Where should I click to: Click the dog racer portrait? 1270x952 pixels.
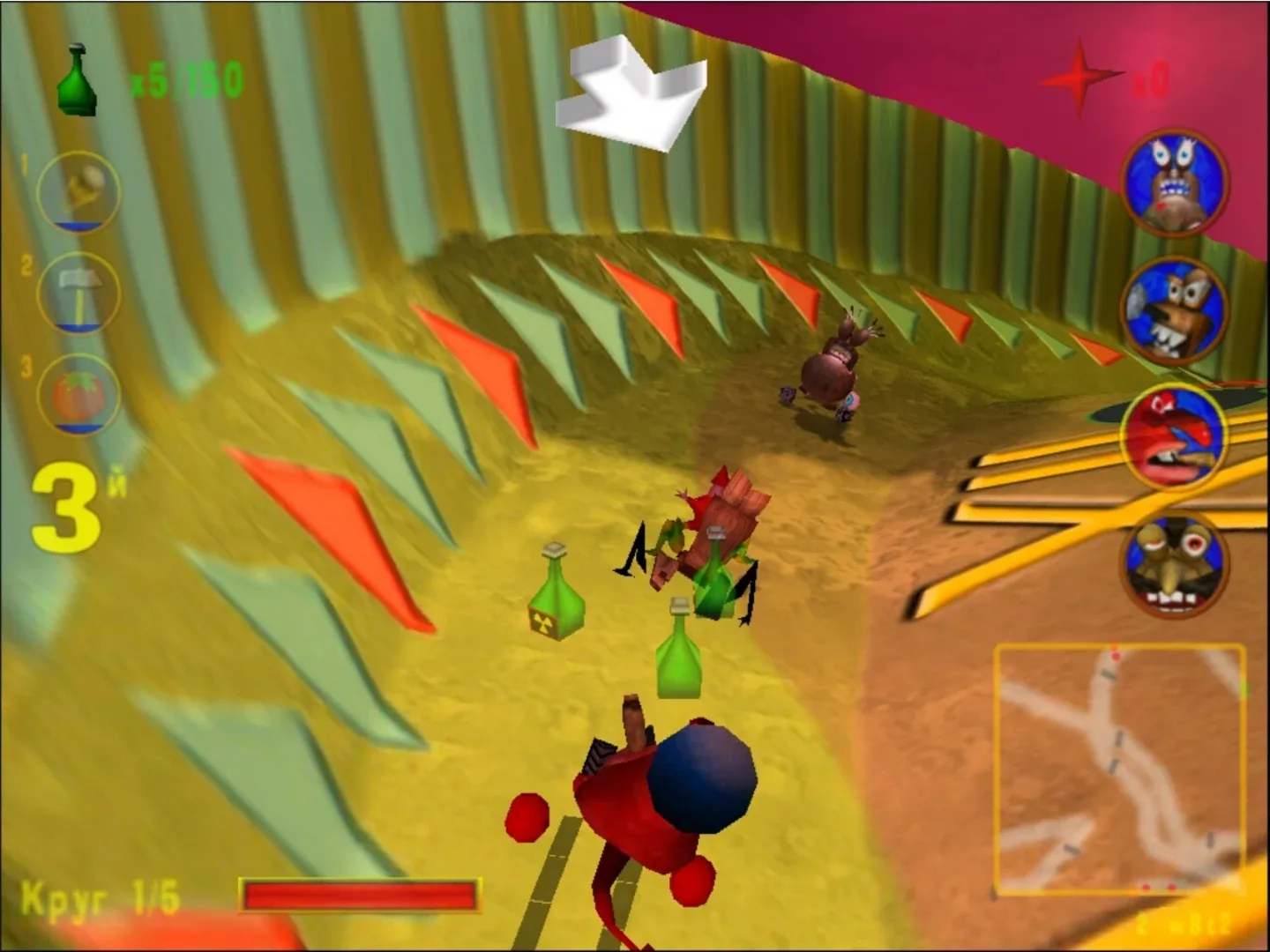tap(1175, 309)
